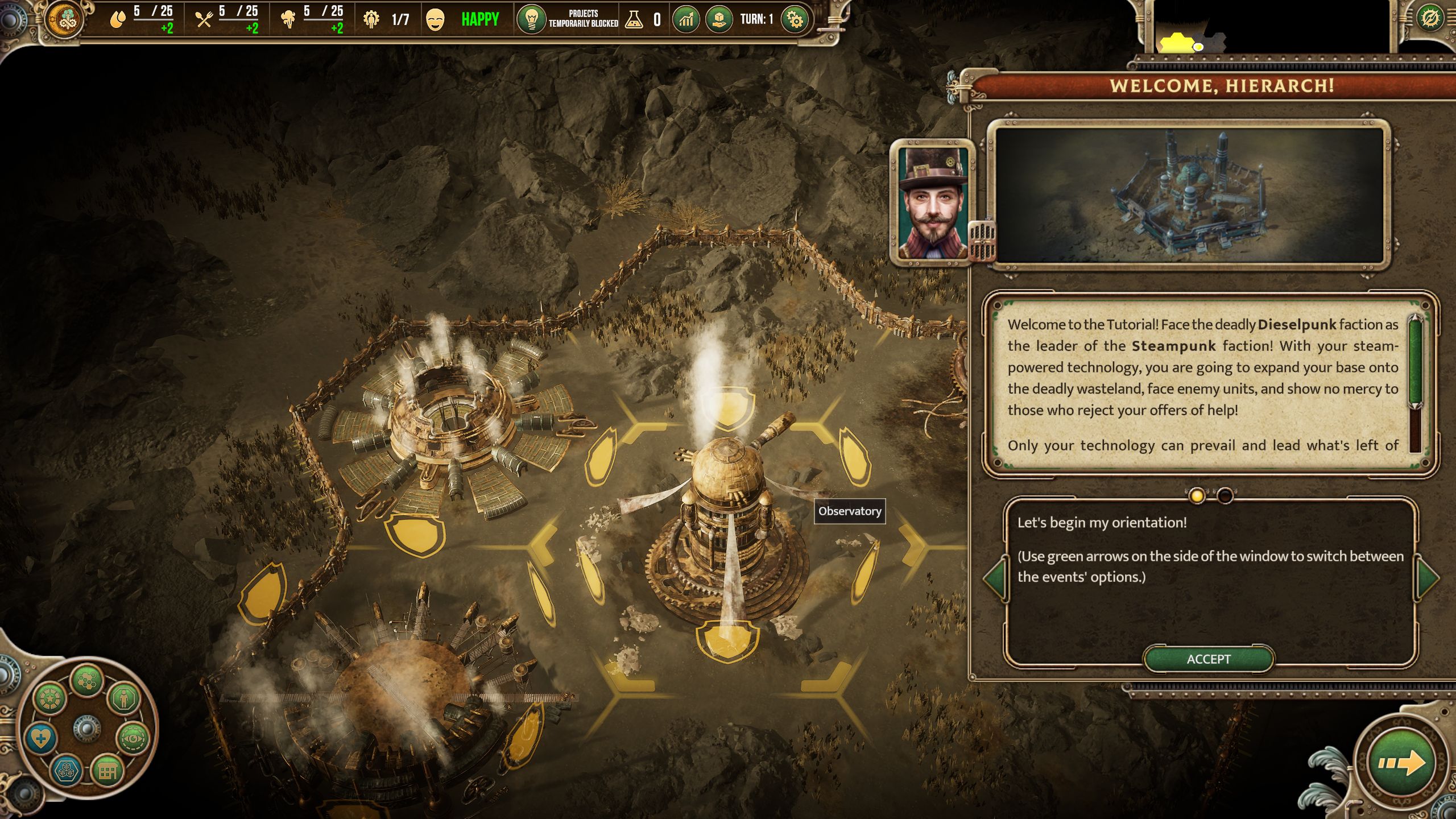The image size is (1456, 819).
Task: Select the first event page dot
Action: [x=1196, y=496]
